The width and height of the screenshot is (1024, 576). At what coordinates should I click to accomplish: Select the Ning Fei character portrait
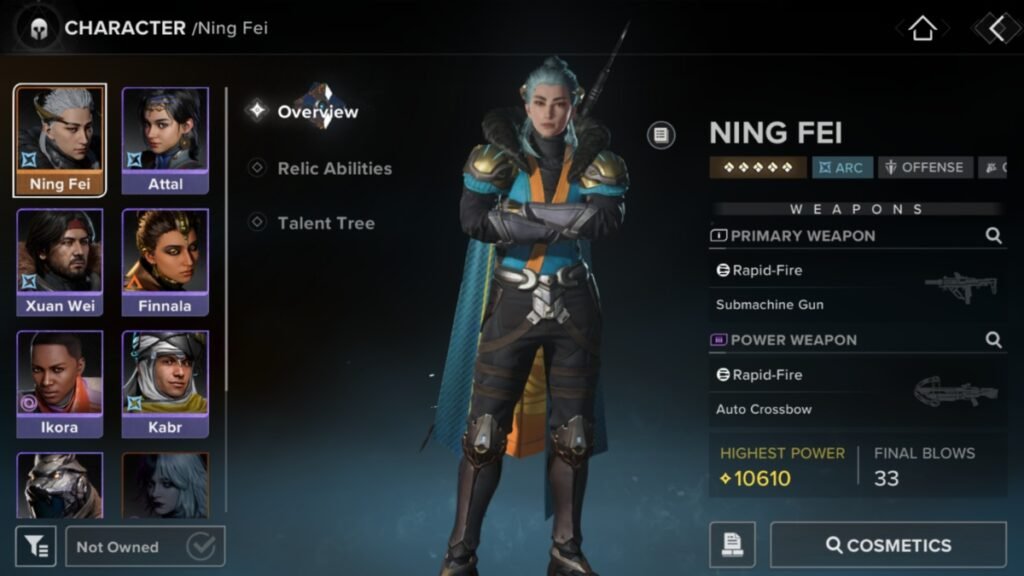[60, 140]
